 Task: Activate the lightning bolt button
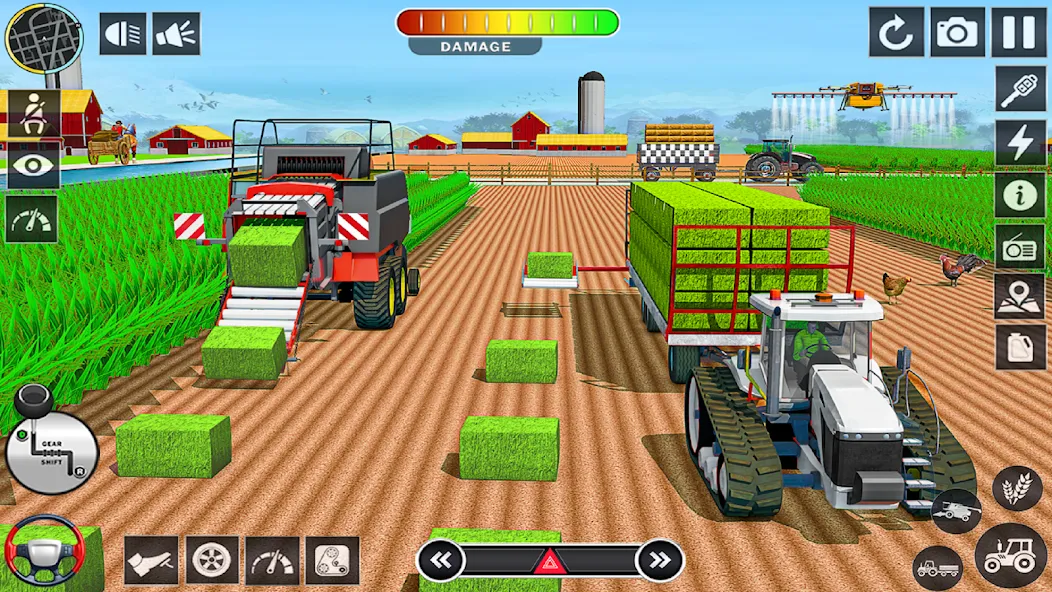(x=1020, y=142)
